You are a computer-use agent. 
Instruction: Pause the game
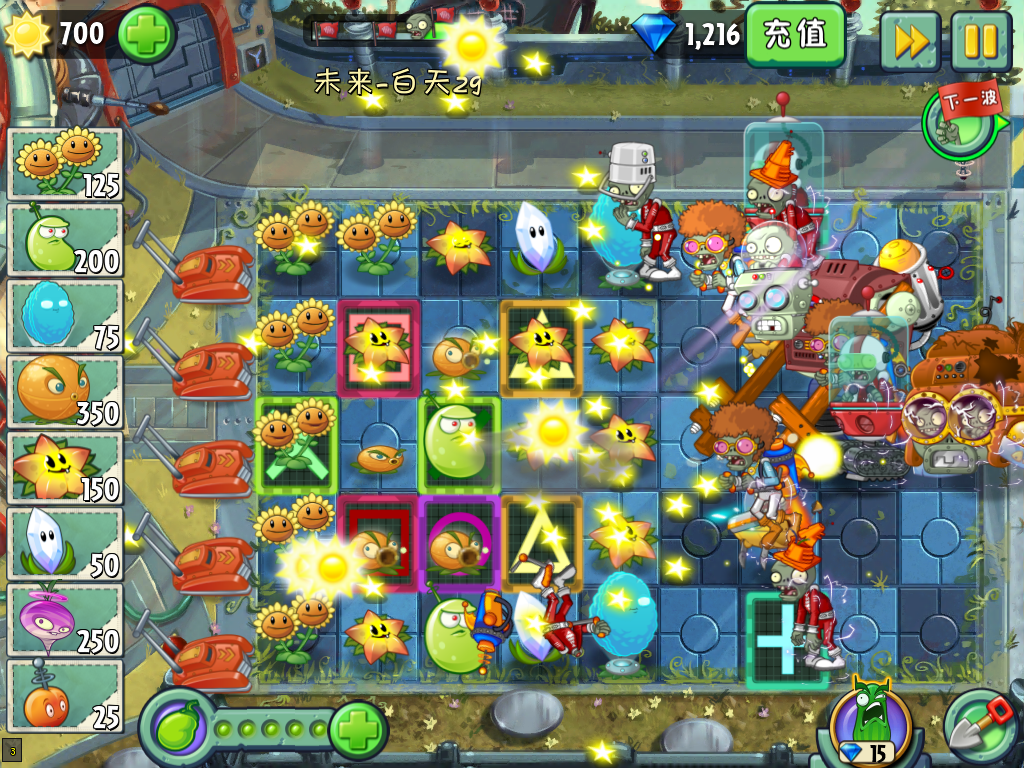coord(980,41)
